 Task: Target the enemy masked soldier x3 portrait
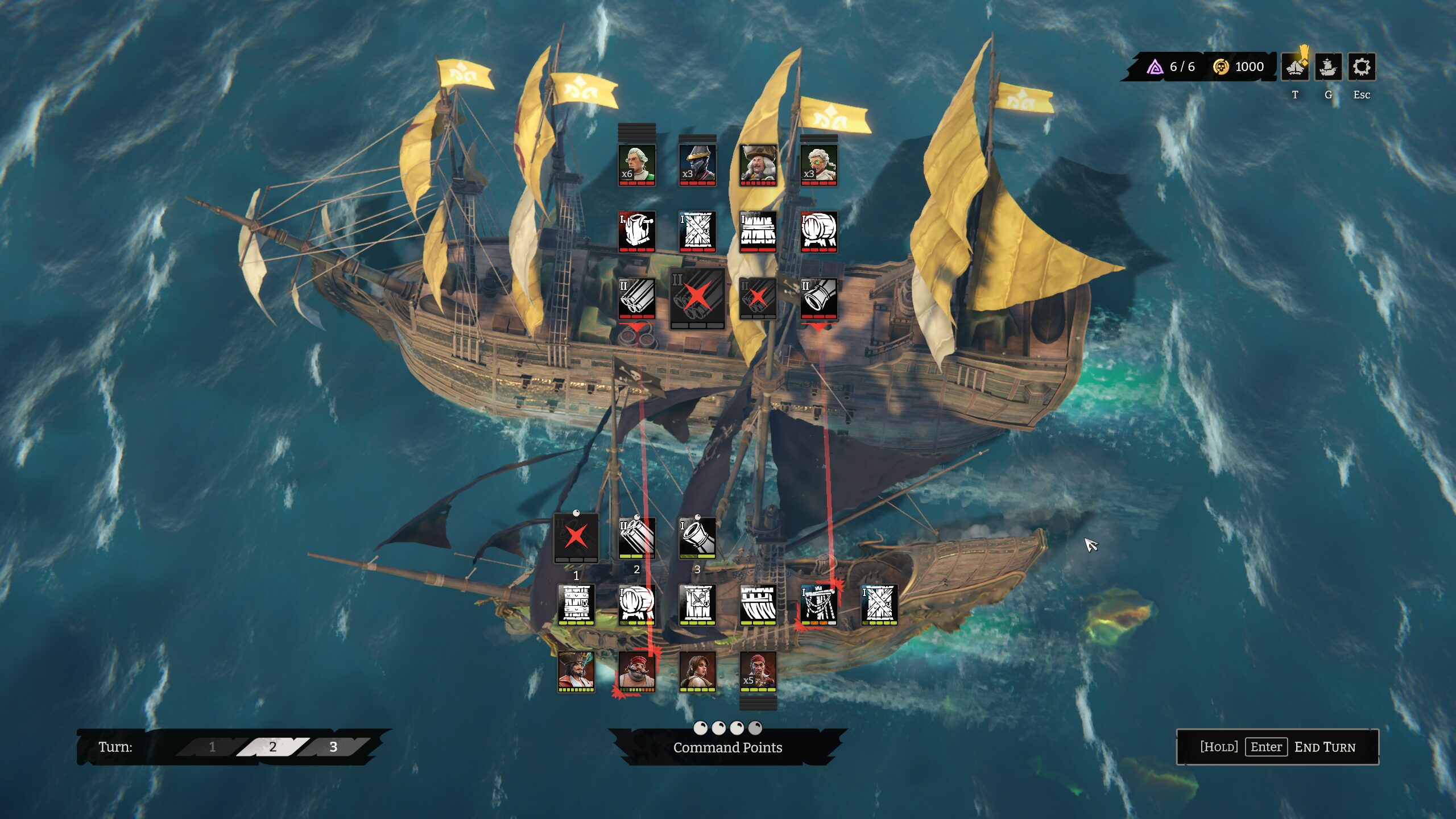(x=697, y=165)
